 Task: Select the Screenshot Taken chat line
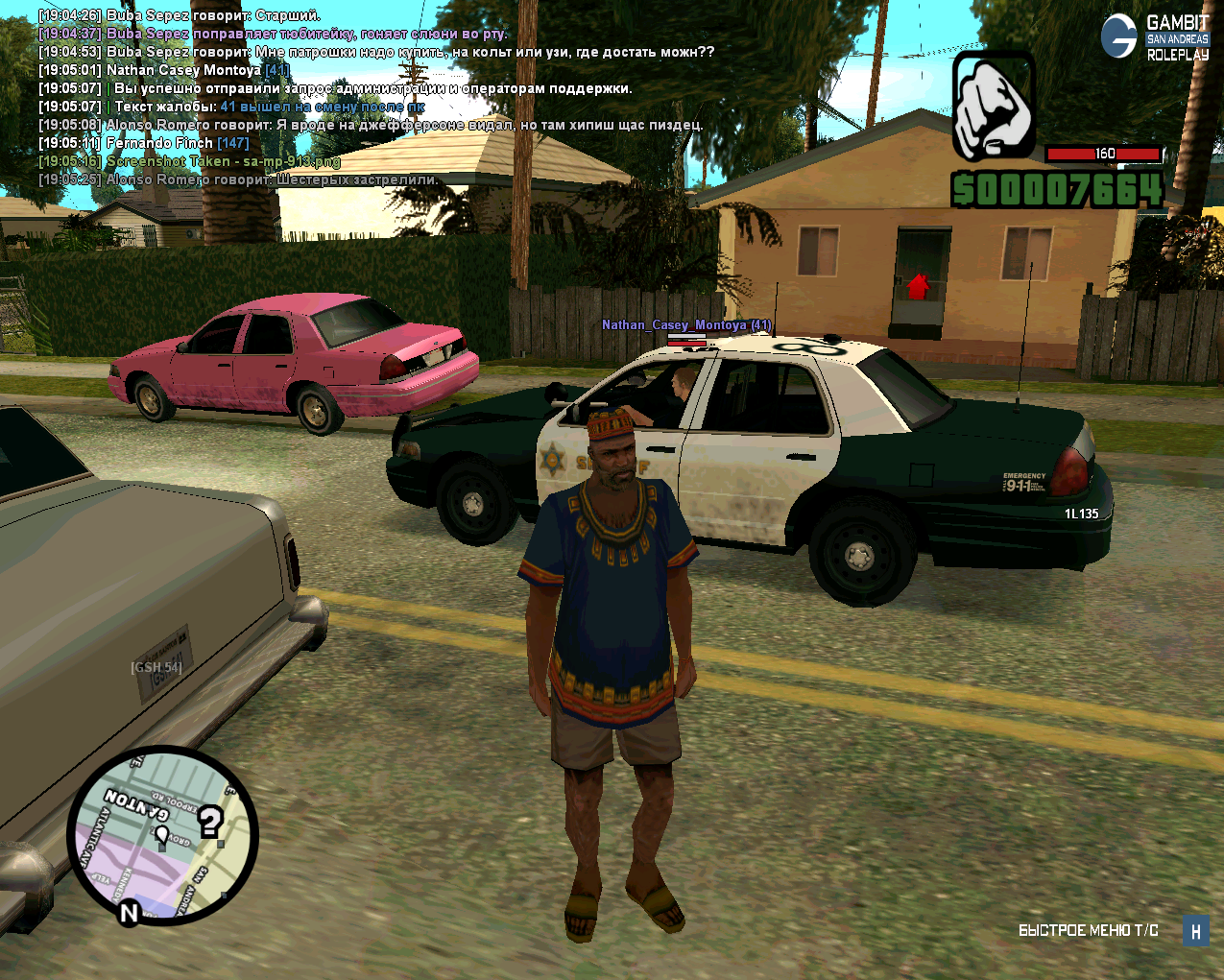tap(223, 161)
